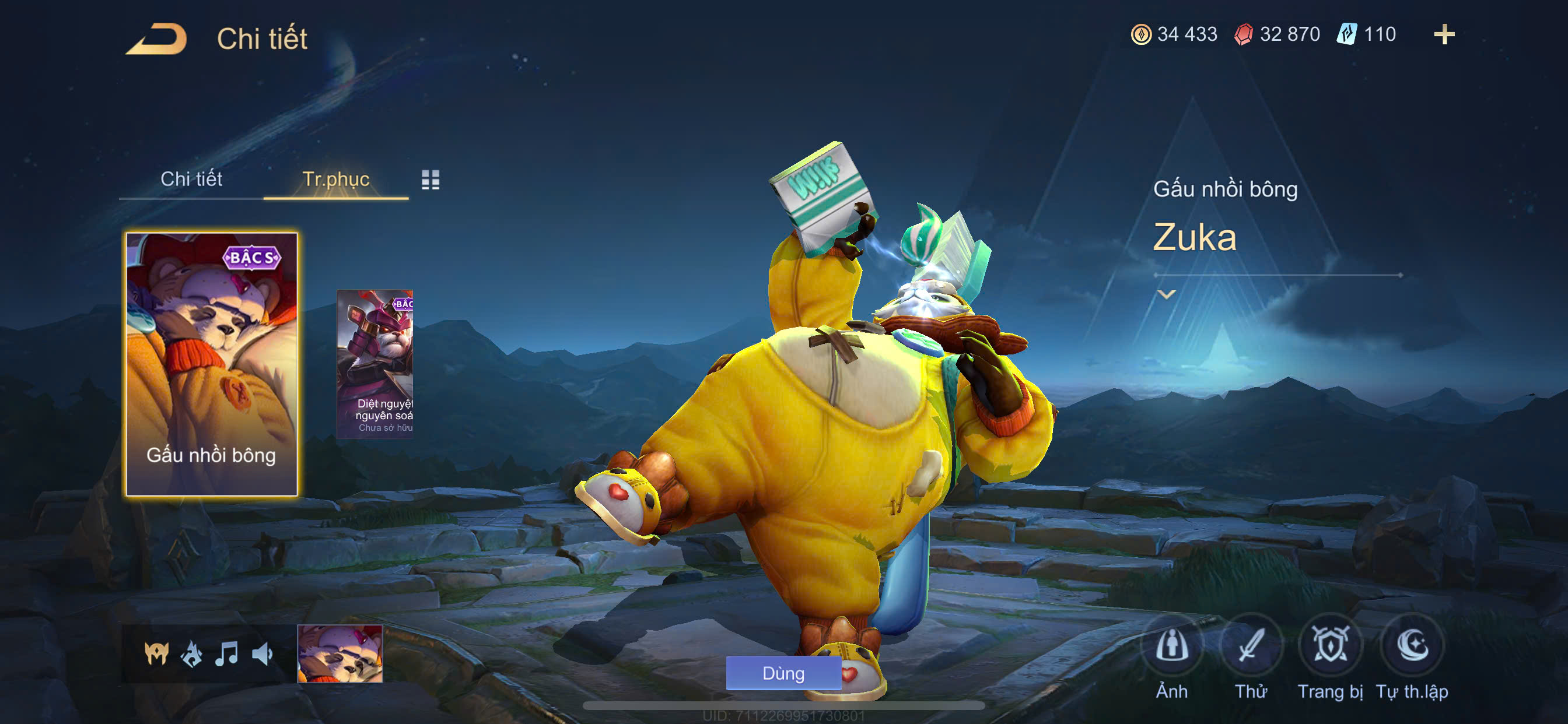Go back using the arrow button
1568x724 pixels.
click(x=157, y=39)
